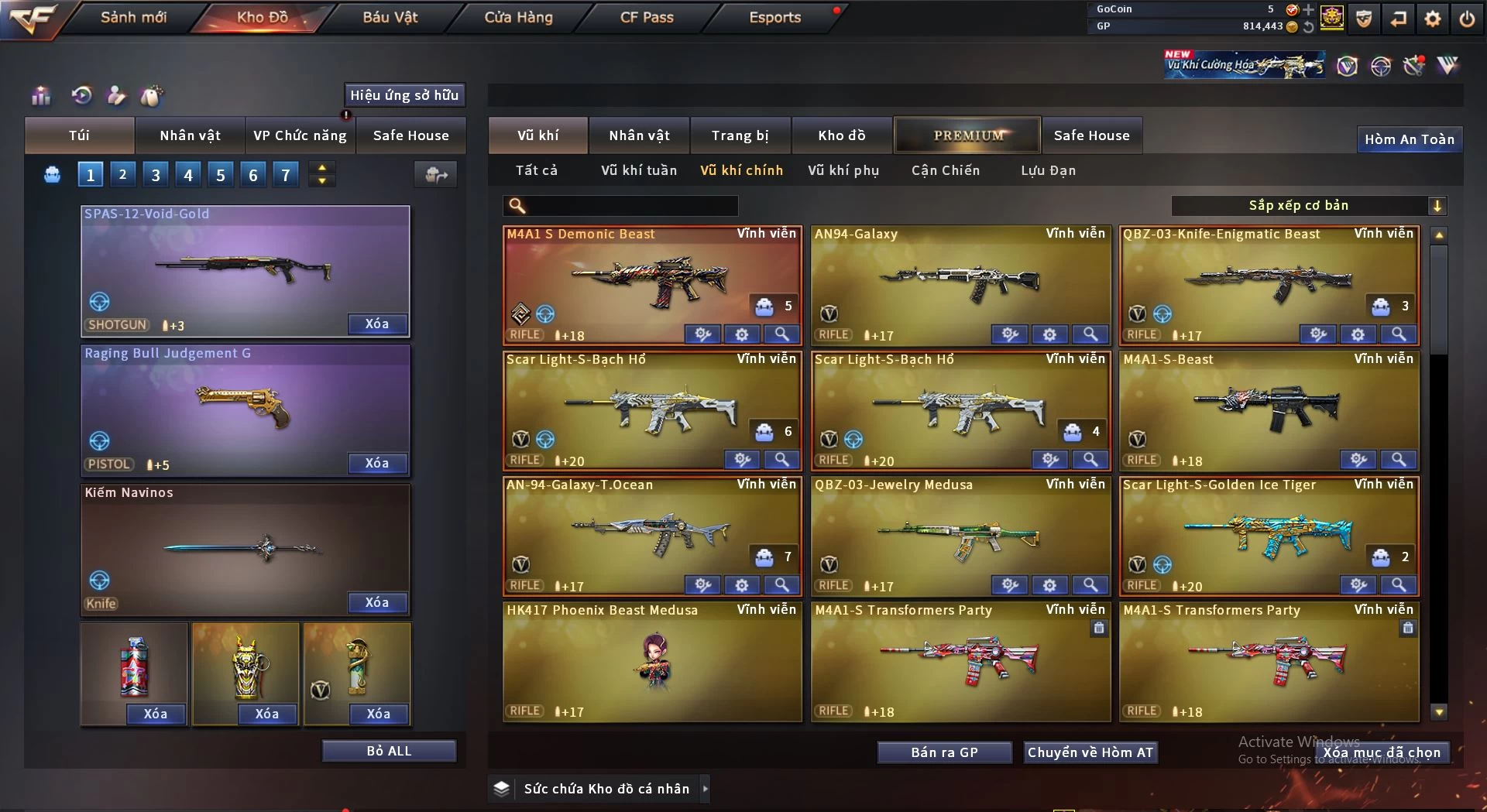The width and height of the screenshot is (1487, 812).
Task: Open the Hòm An Toàn safe box
Action: tap(1409, 139)
